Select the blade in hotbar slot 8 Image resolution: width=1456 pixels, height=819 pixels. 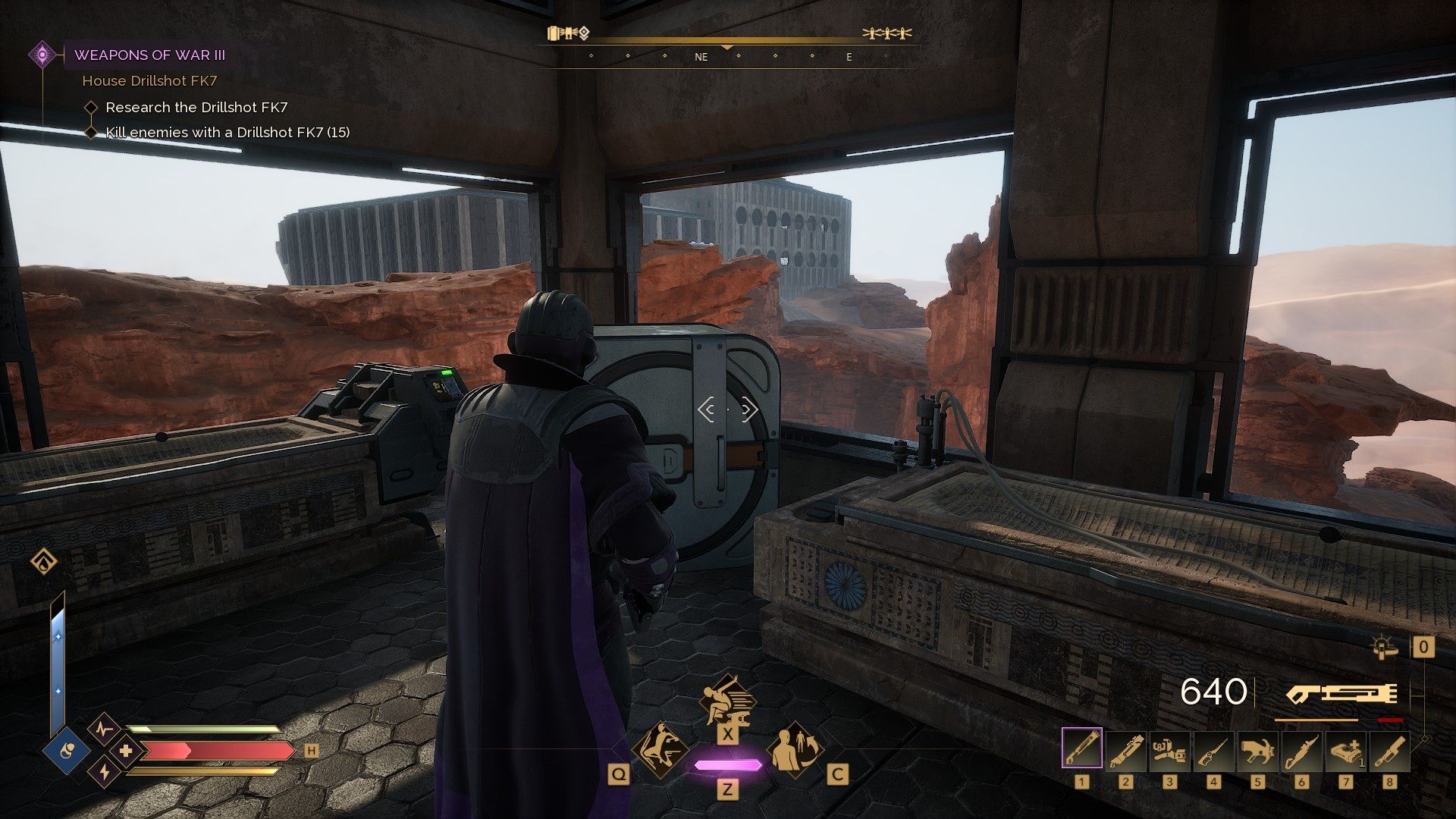pos(1389,750)
